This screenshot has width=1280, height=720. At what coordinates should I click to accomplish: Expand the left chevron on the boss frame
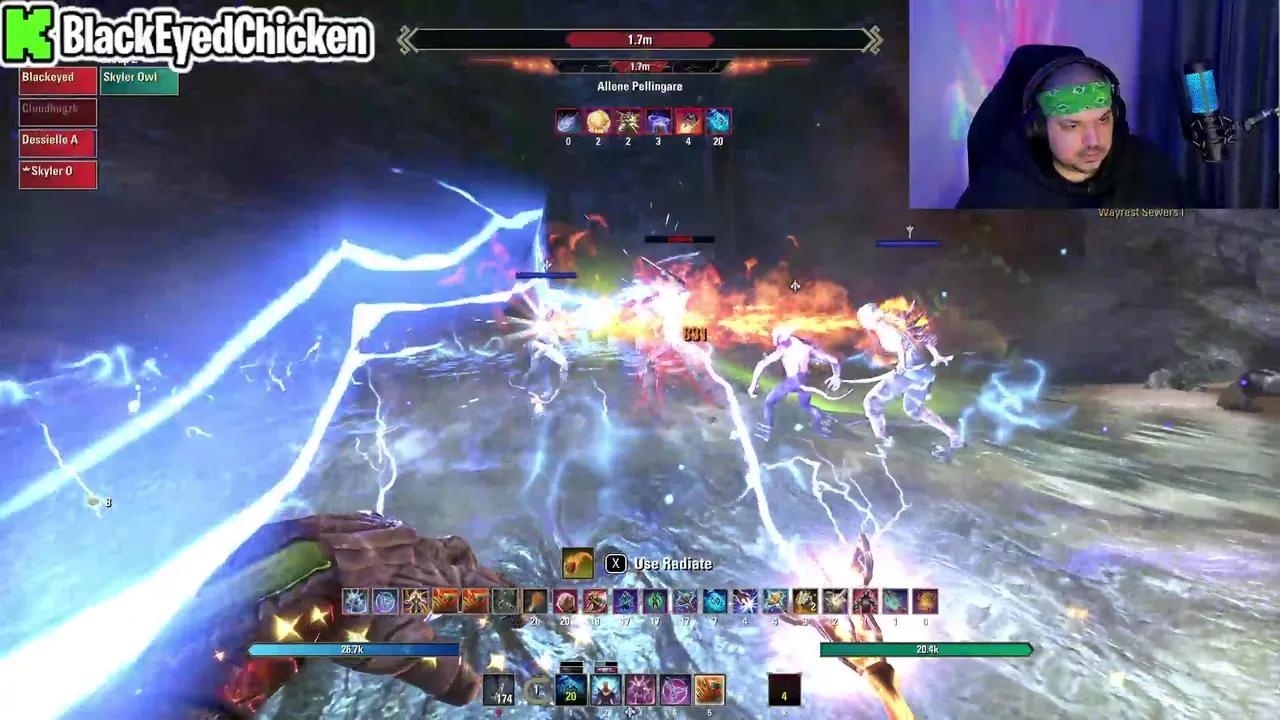(404, 40)
